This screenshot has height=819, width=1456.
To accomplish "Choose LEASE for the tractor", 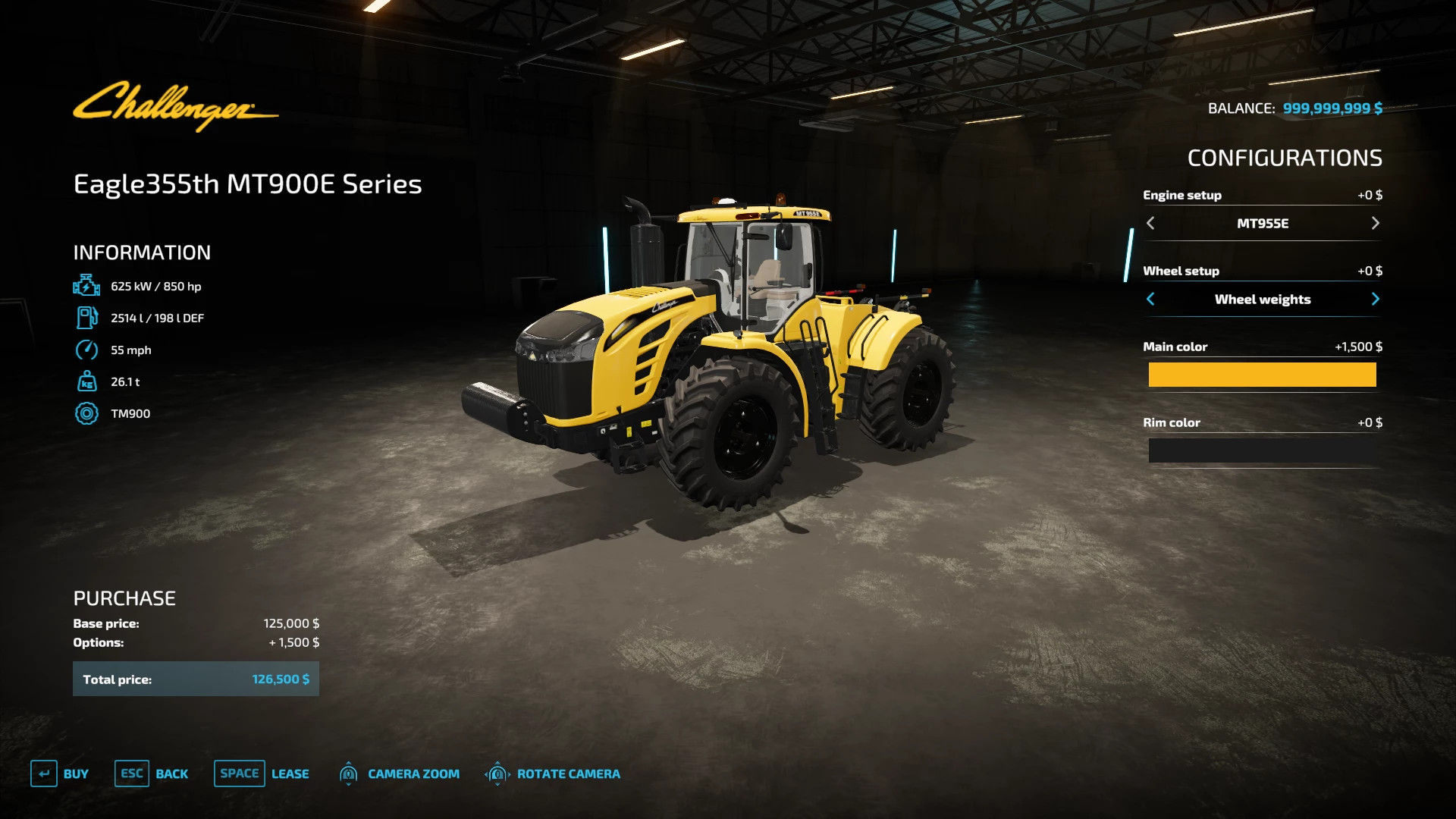I will 290,773.
